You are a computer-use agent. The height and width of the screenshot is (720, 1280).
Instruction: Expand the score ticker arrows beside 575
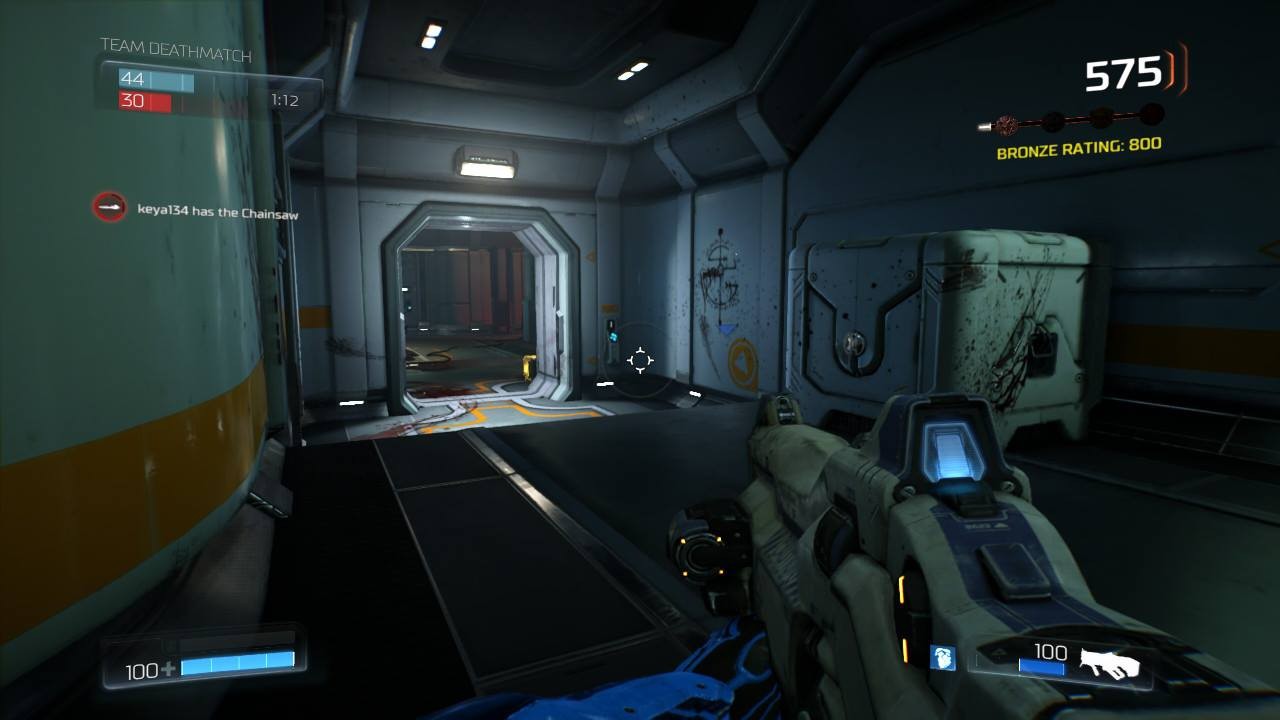(1168, 73)
